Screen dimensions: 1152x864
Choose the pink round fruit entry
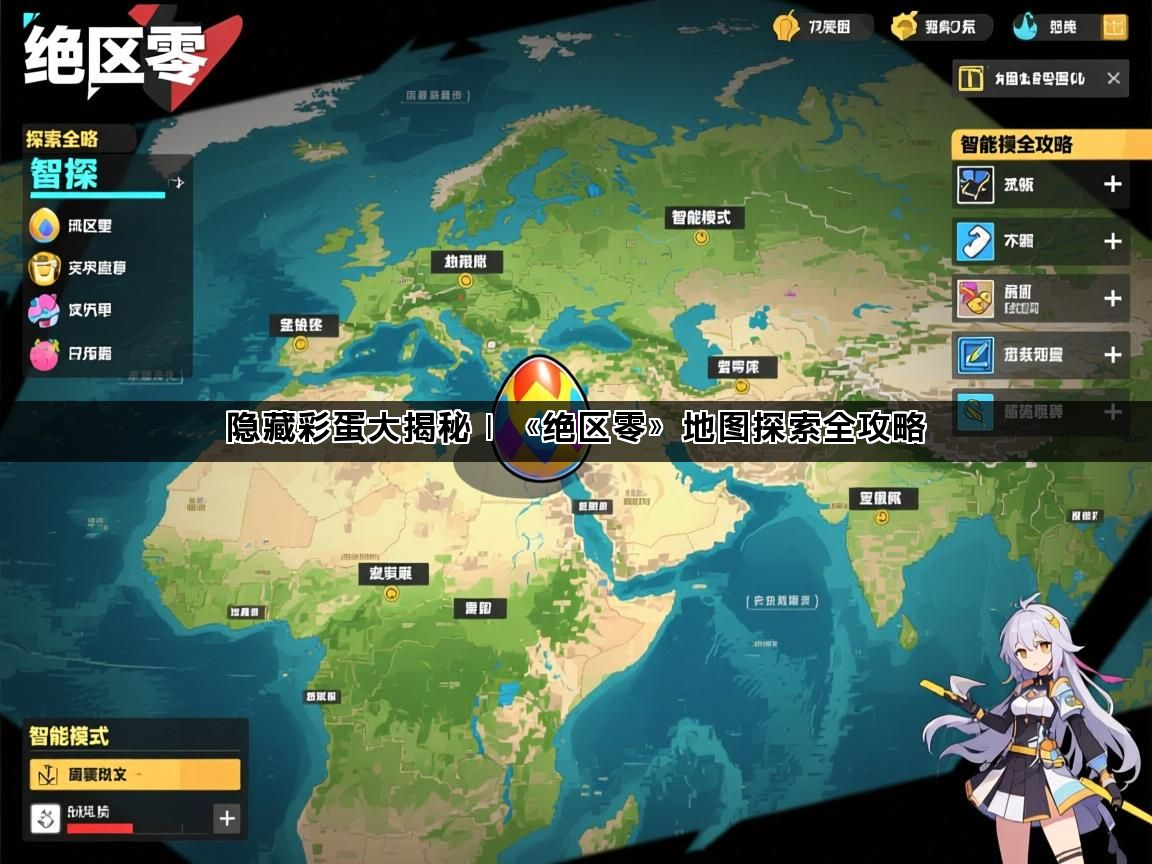[44, 353]
